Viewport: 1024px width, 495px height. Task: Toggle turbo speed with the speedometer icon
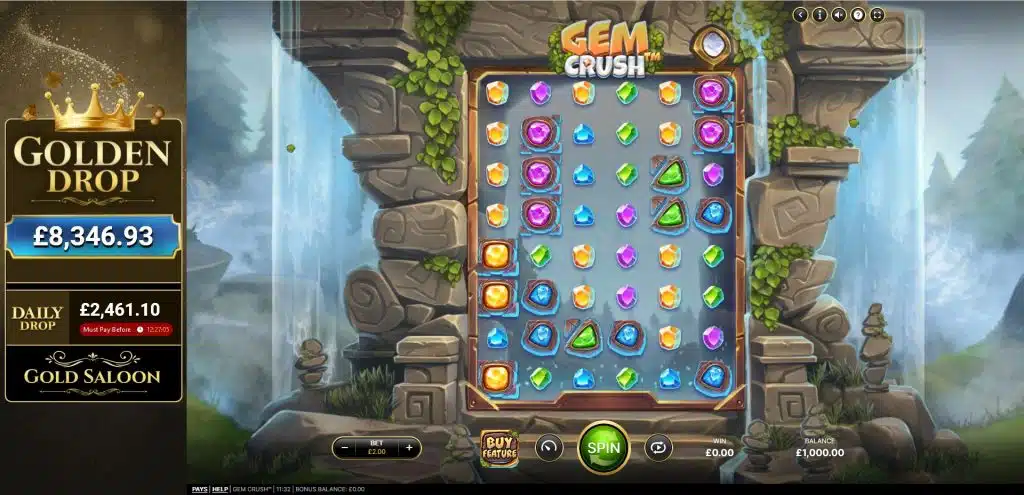(x=549, y=447)
